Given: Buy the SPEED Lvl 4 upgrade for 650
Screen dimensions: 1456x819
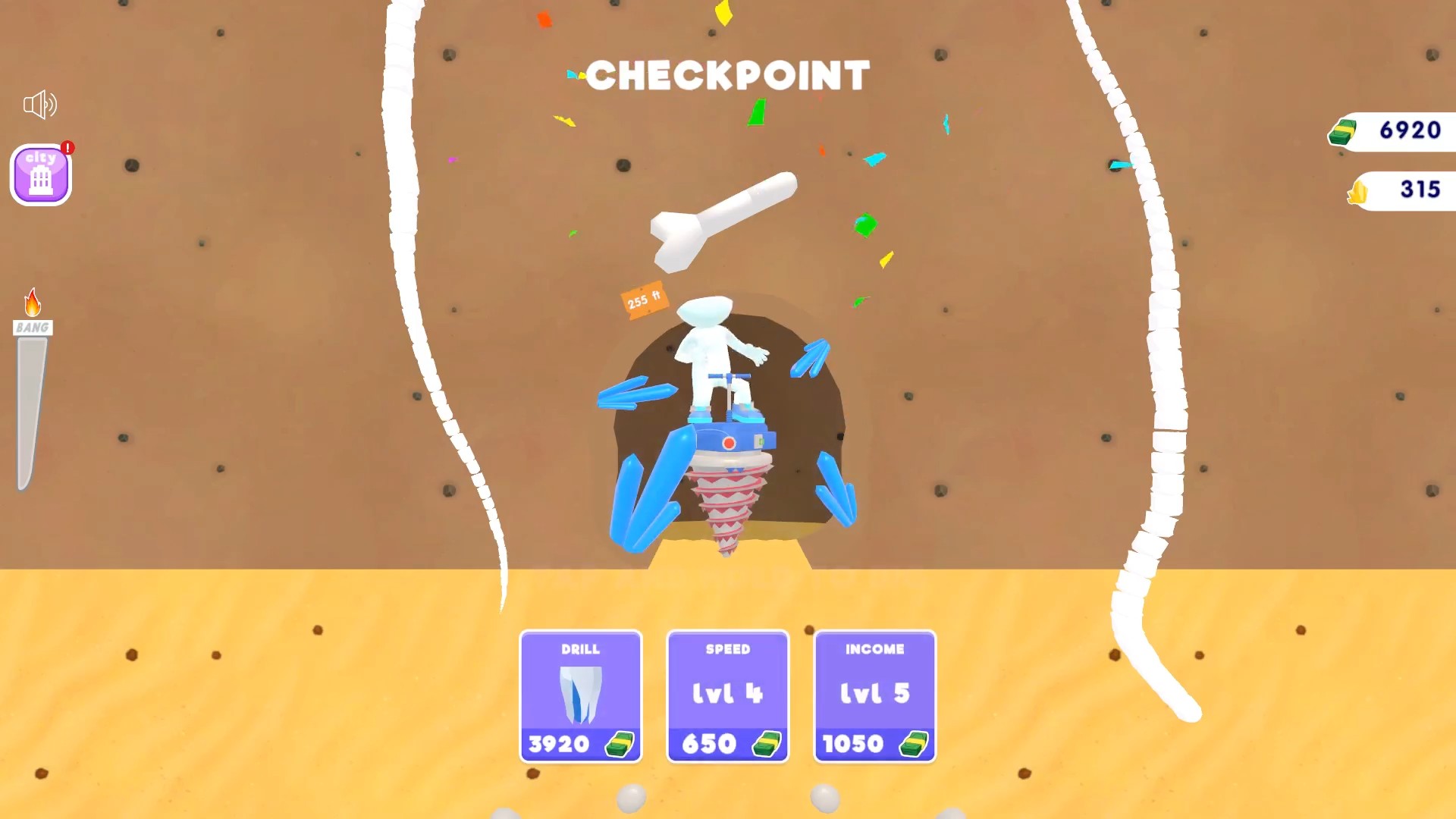Looking at the screenshot, I should [x=727, y=696].
